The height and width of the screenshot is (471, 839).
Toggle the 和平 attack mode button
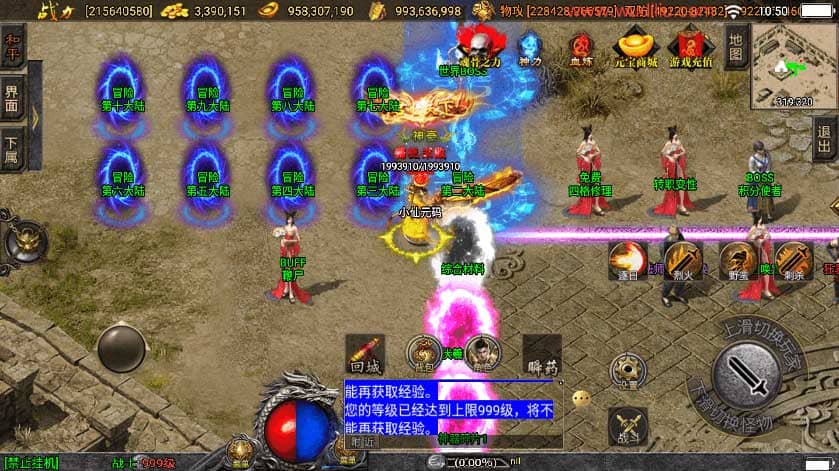[14, 46]
